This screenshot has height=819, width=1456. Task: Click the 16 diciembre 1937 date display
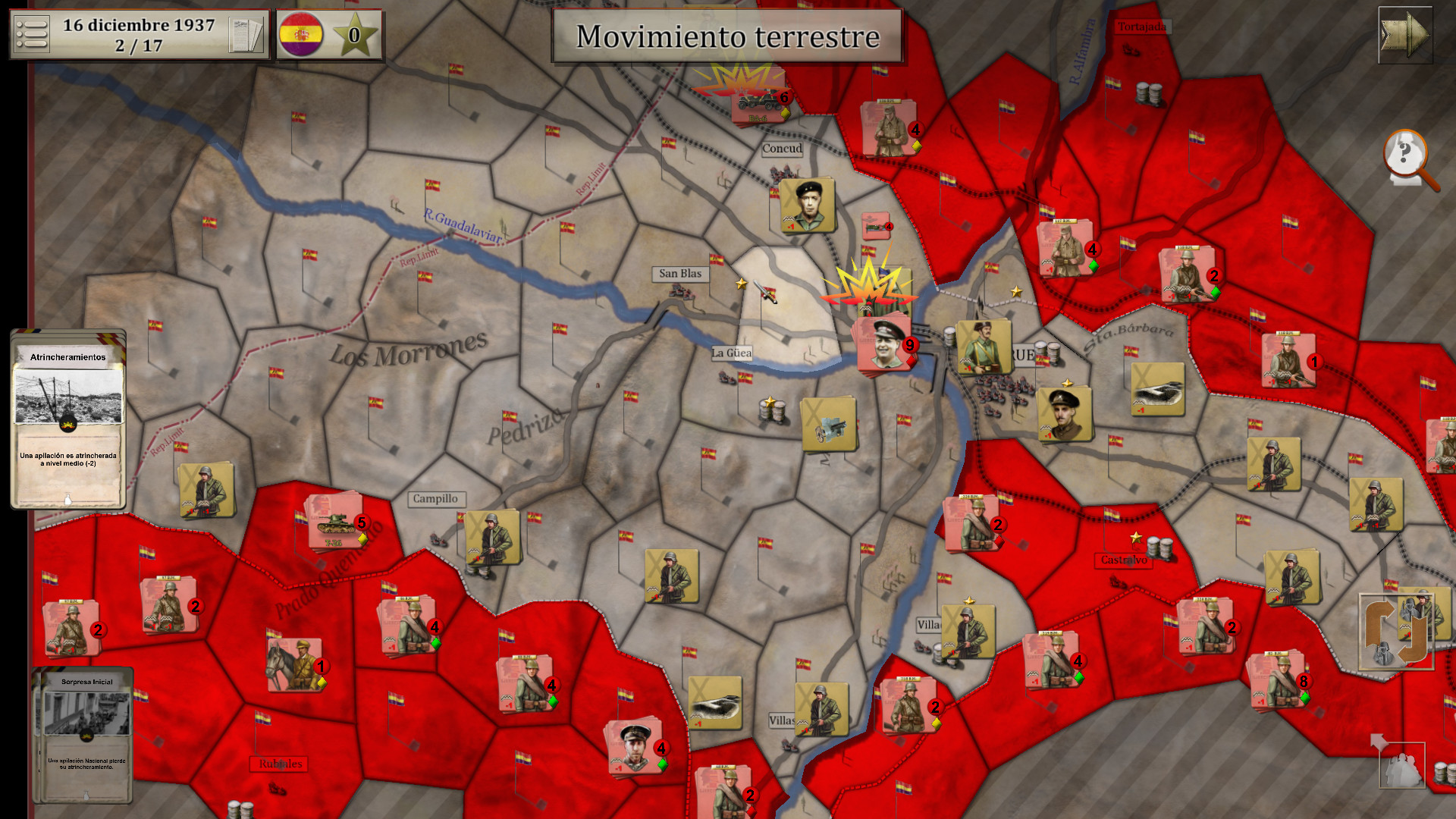136,33
